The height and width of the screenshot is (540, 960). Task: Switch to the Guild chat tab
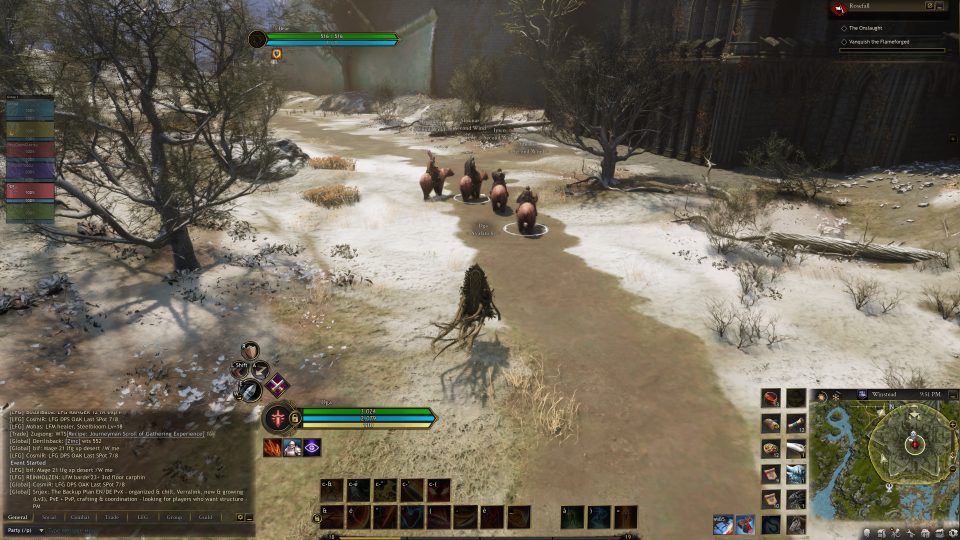tap(205, 517)
